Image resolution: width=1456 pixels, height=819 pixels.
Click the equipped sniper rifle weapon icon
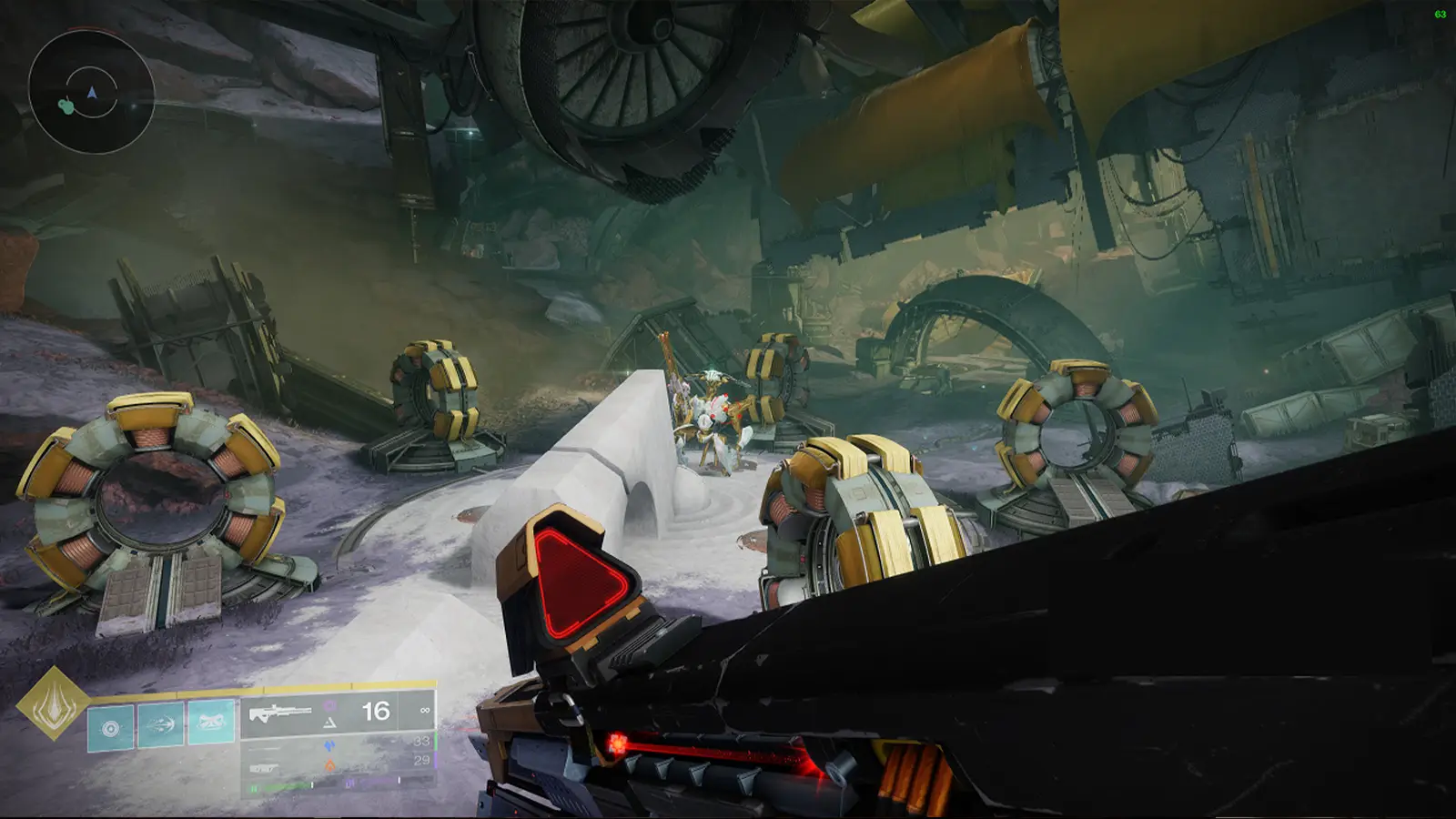tap(279, 713)
